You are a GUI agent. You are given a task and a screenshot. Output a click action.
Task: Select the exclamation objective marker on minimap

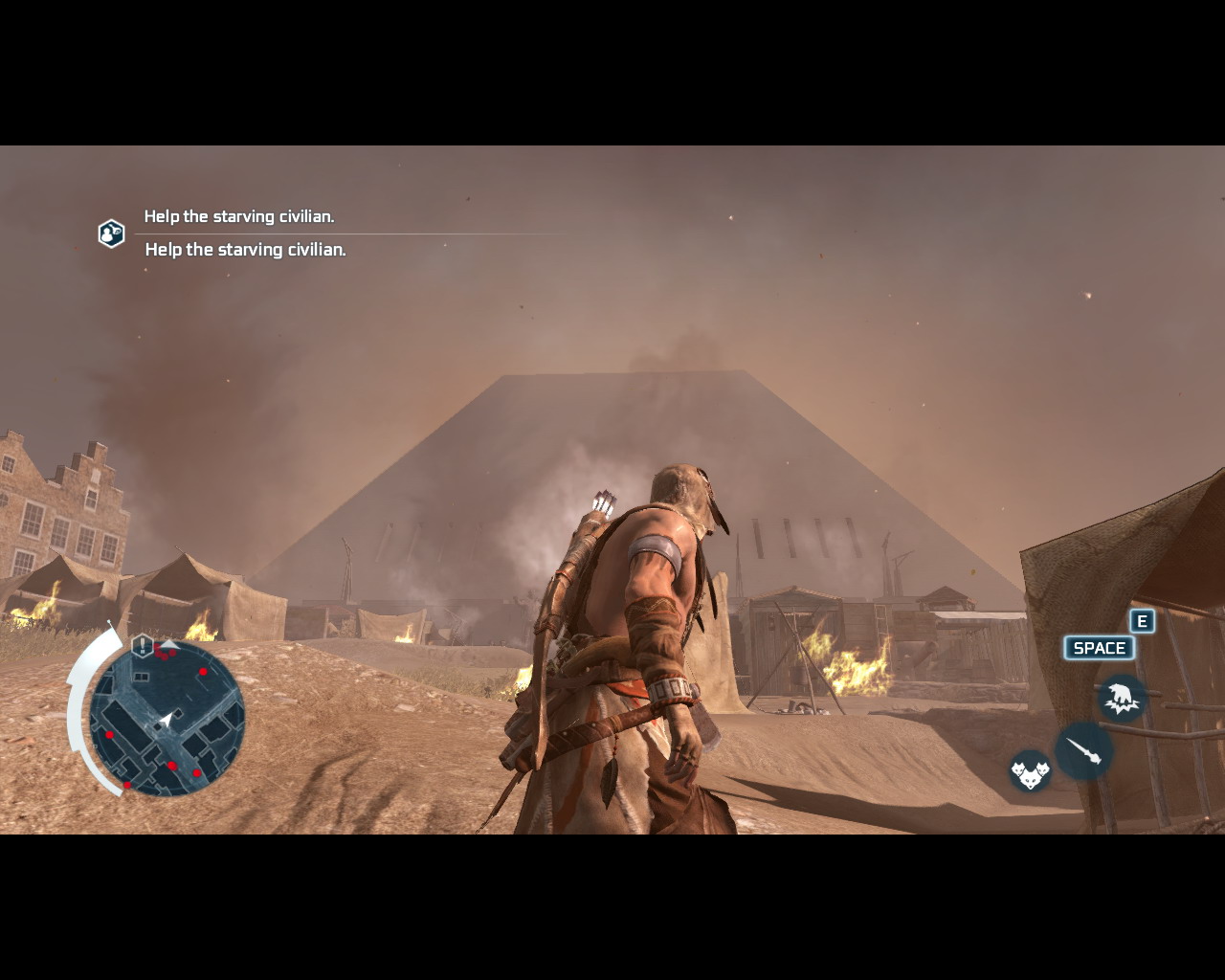pos(143,645)
